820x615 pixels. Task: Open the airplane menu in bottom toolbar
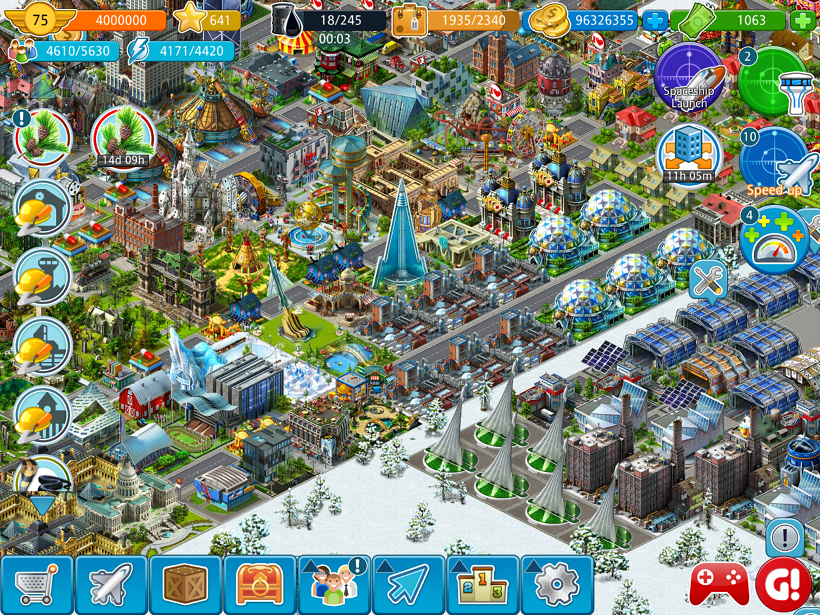pos(110,584)
